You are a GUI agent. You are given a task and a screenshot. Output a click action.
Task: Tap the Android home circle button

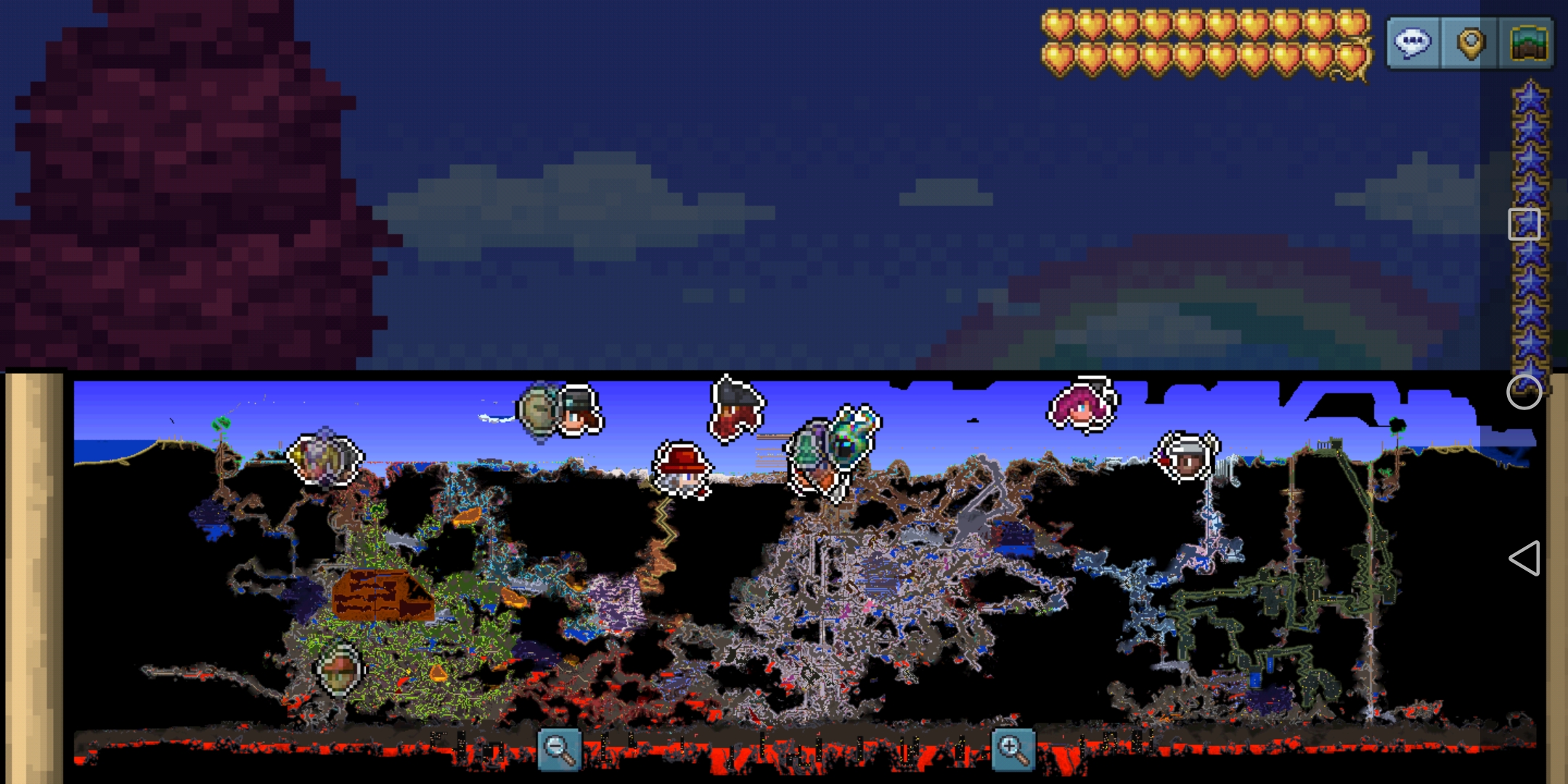(x=1524, y=392)
